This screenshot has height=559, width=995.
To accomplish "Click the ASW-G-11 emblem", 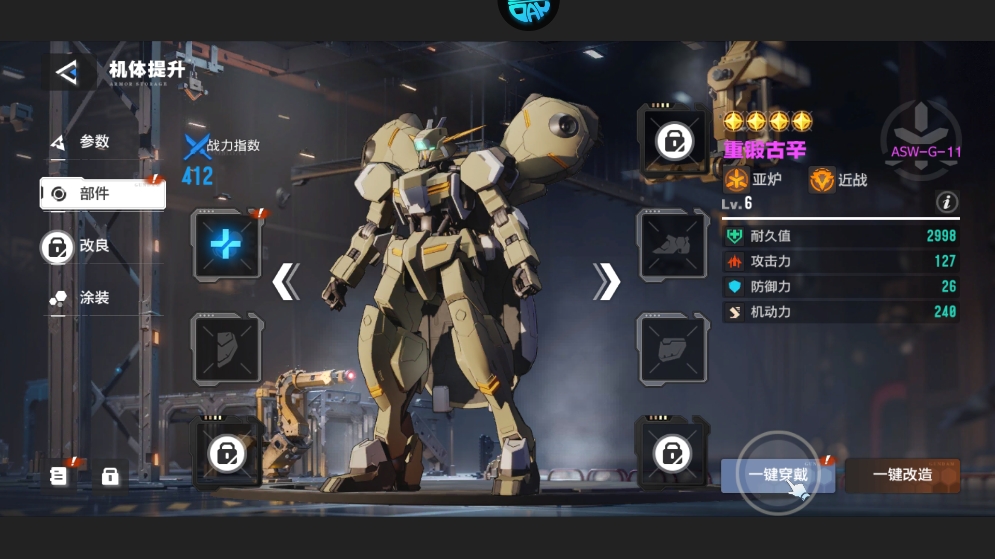I will [x=922, y=138].
